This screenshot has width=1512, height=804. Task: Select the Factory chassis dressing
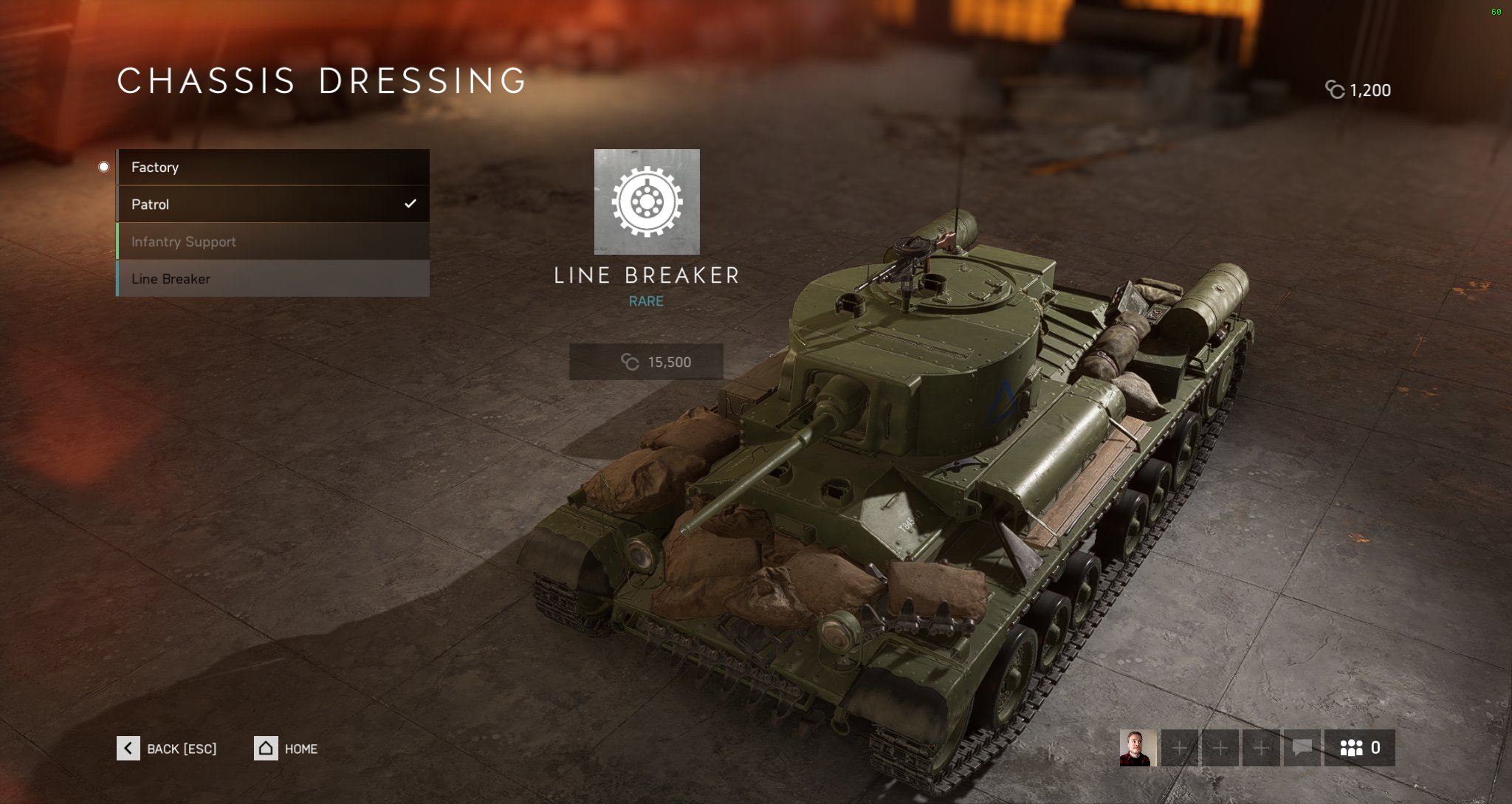(x=272, y=167)
